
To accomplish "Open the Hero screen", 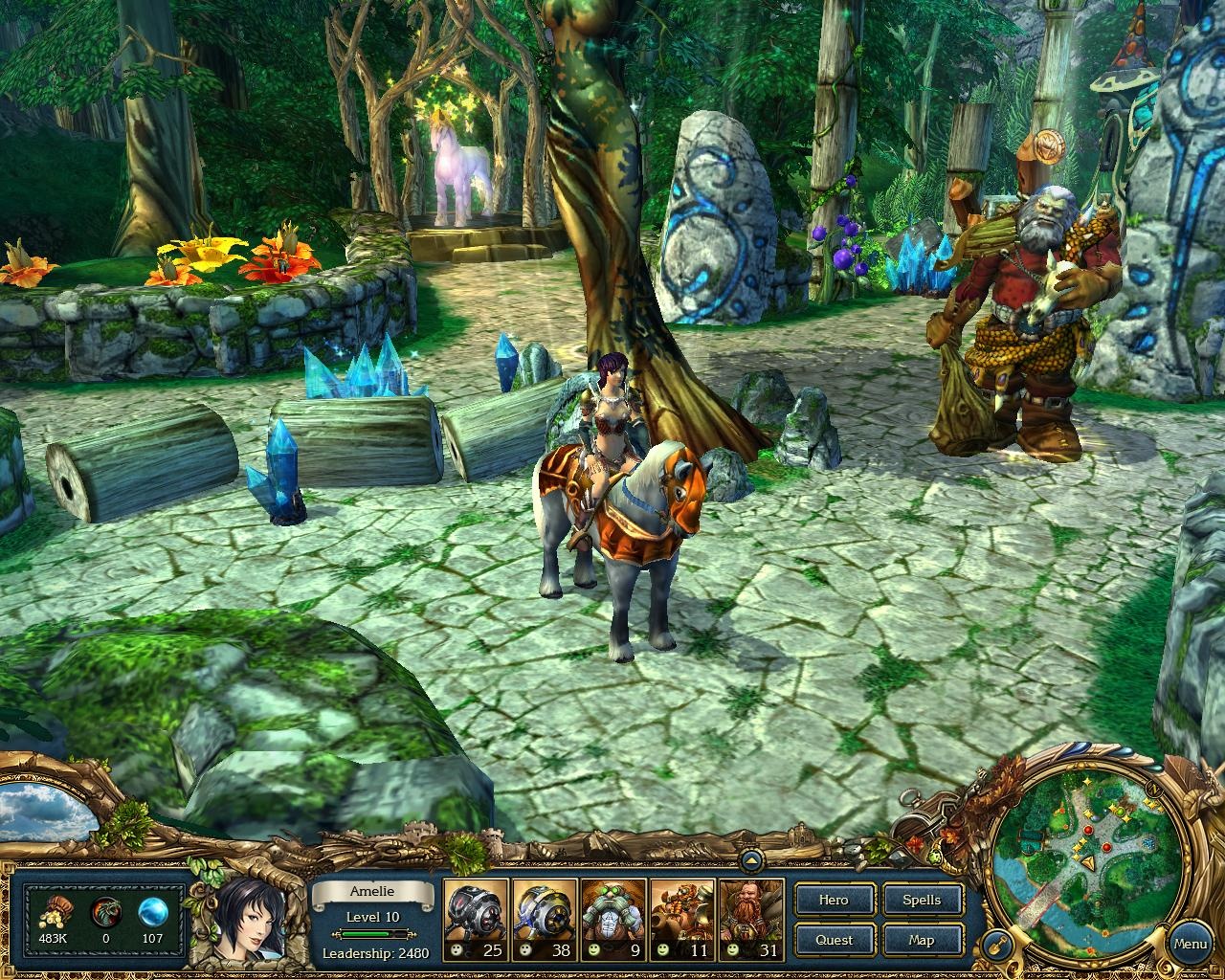I will click(833, 900).
